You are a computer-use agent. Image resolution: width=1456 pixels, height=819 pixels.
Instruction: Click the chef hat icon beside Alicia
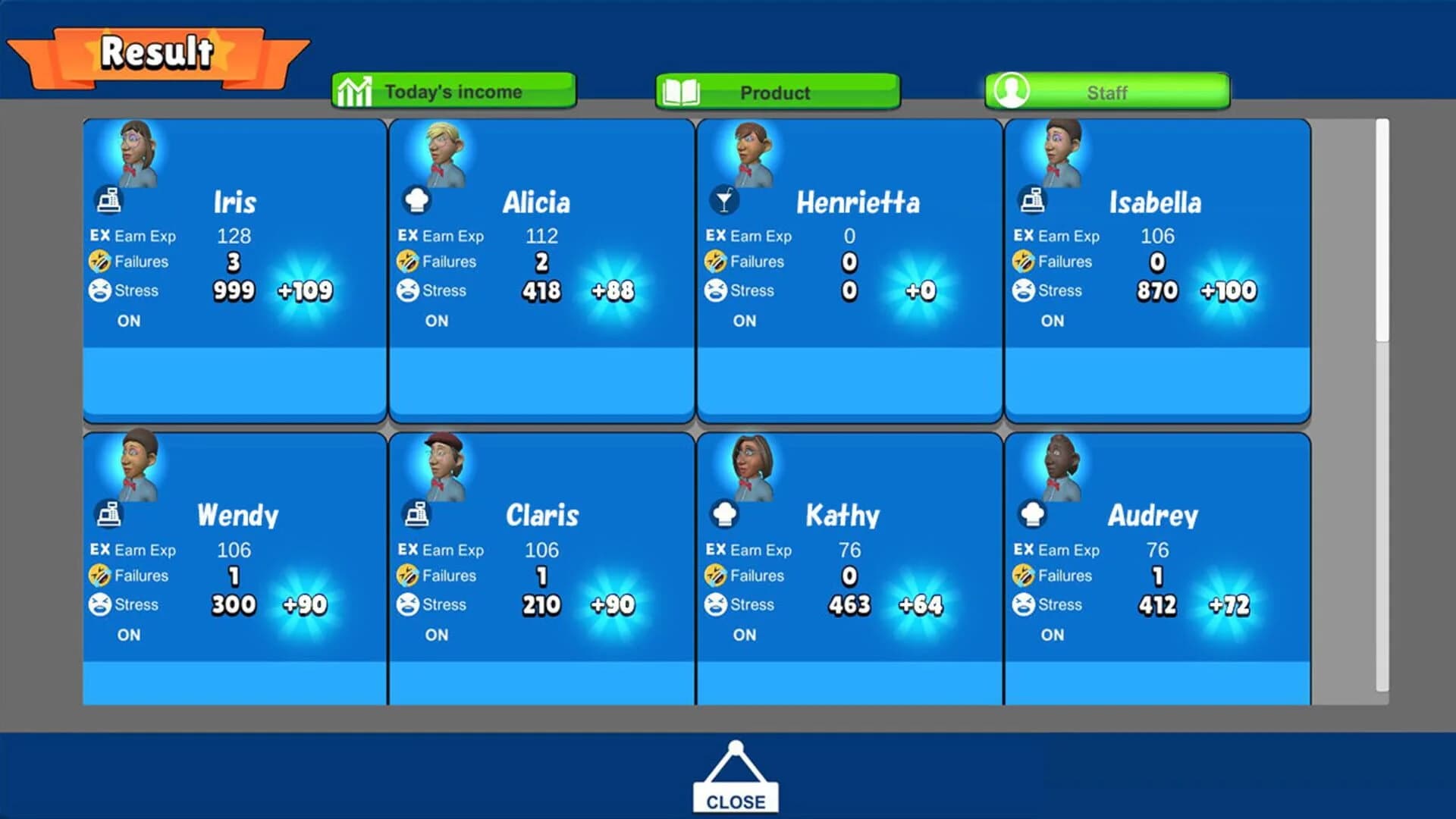point(418,200)
